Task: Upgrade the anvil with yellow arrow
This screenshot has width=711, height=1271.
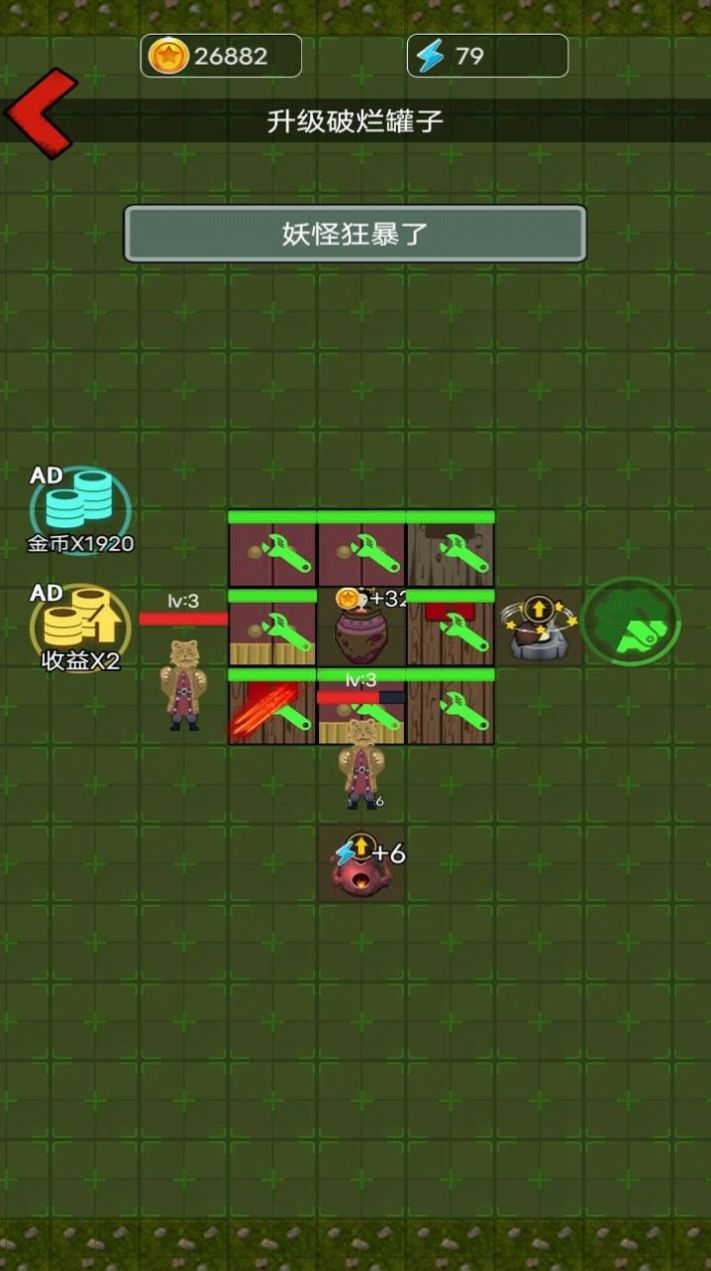Action: coord(540,629)
